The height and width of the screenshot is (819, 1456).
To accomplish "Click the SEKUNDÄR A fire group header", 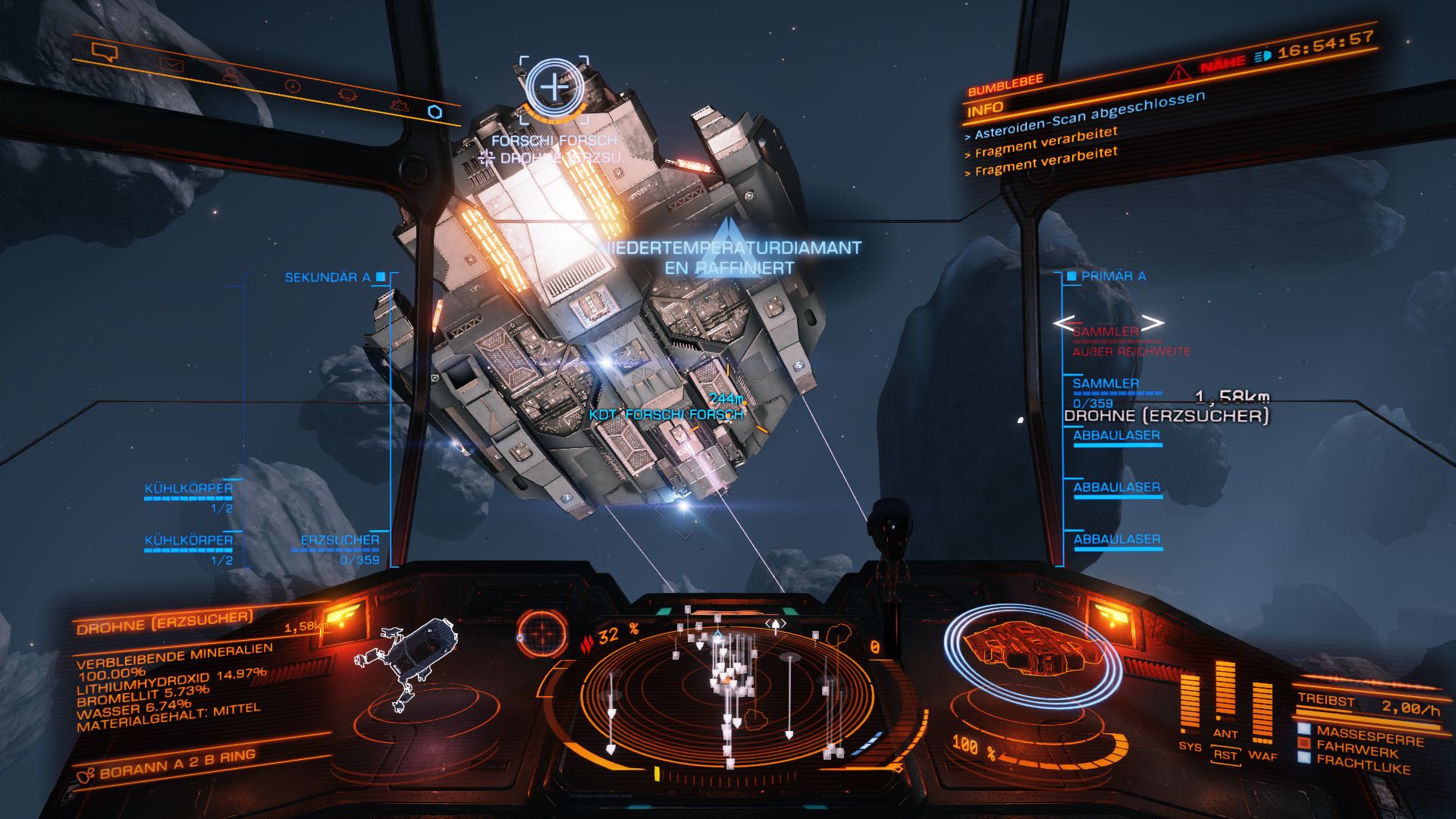I will click(x=328, y=278).
